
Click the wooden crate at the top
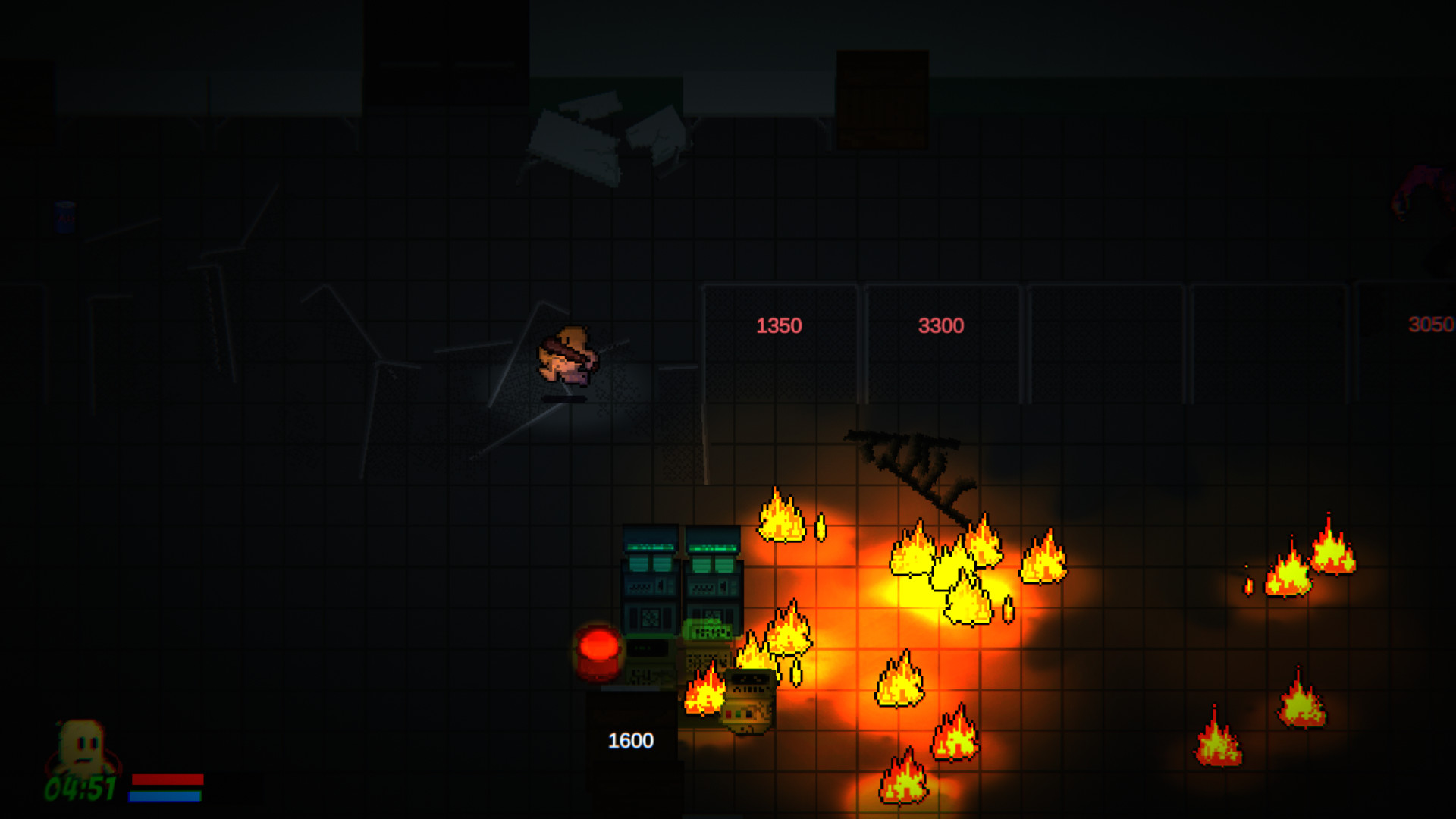click(882, 99)
